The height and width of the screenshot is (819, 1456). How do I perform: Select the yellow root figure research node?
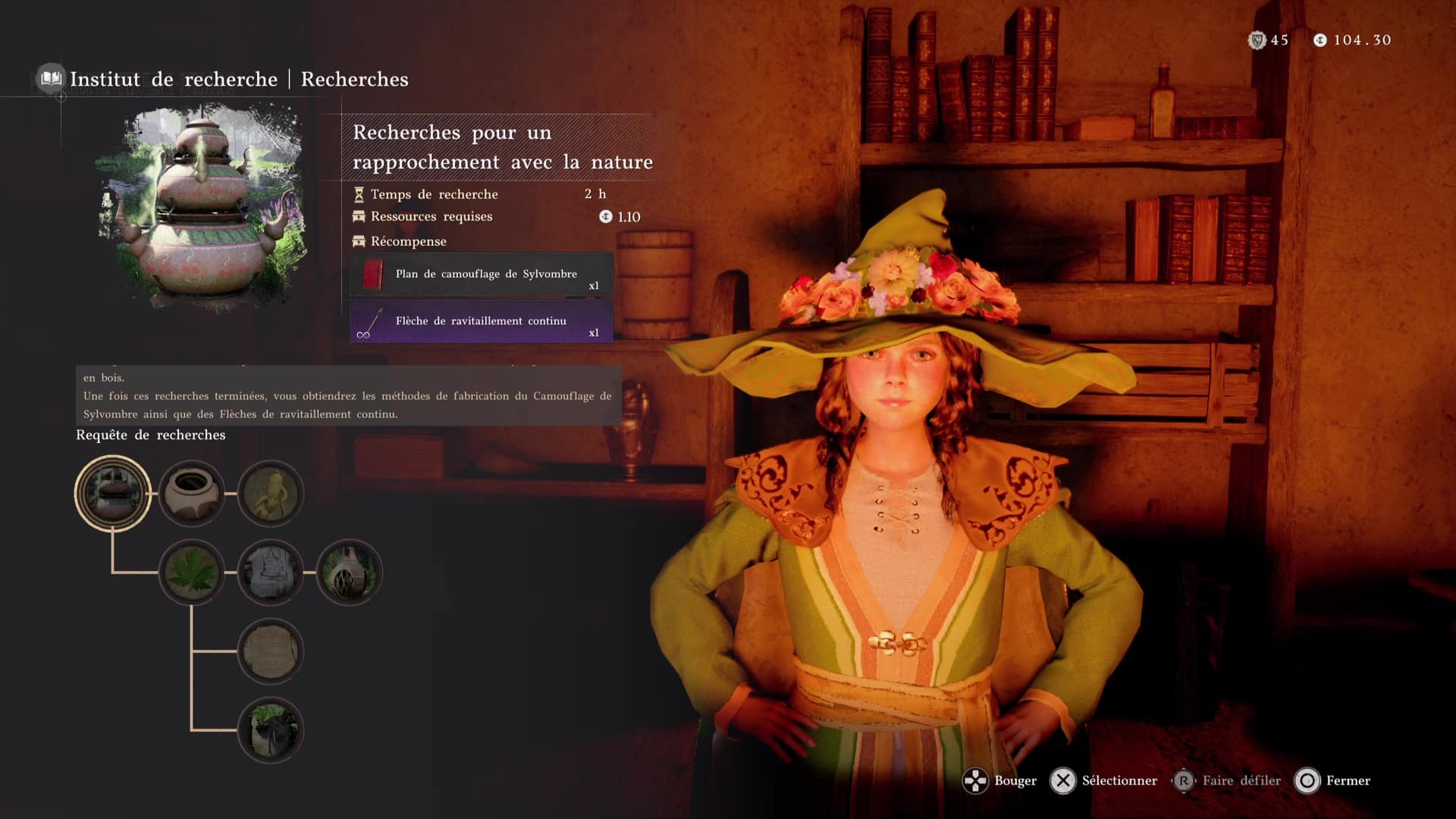(271, 493)
